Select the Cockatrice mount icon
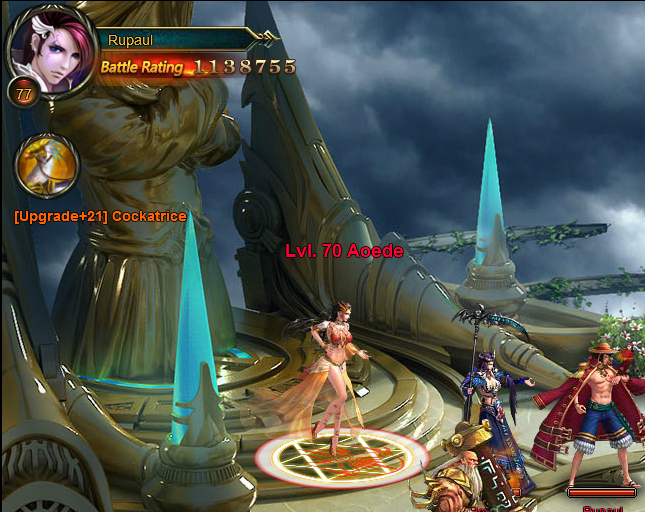Screen dimensions: 645x512 [x=48, y=166]
